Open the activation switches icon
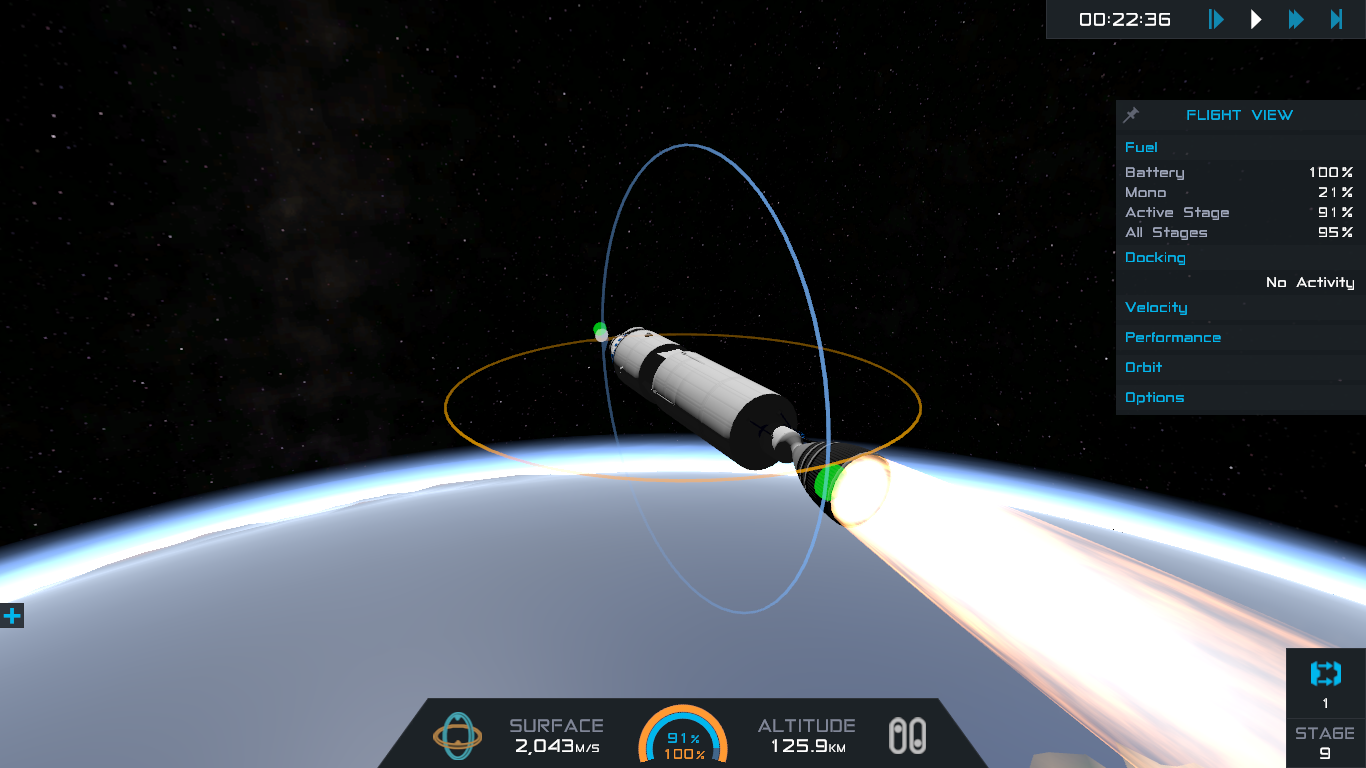Viewport: 1366px width, 768px height. 907,736
